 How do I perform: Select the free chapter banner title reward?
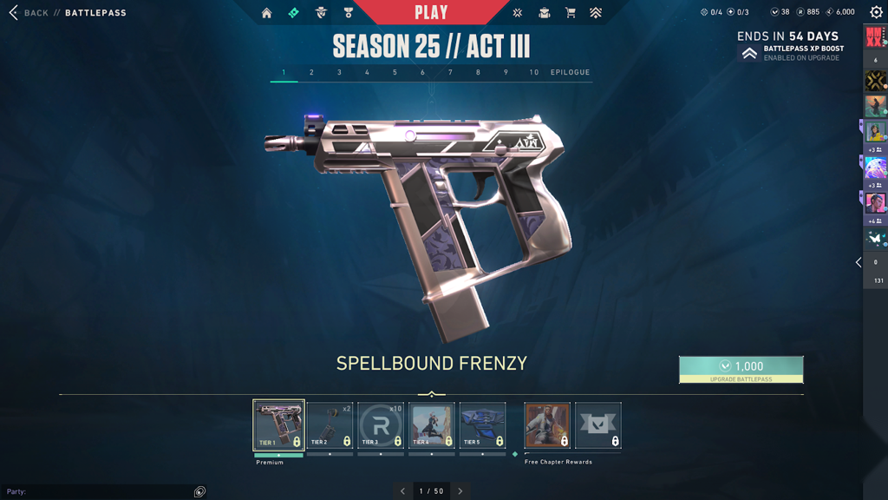click(x=598, y=425)
